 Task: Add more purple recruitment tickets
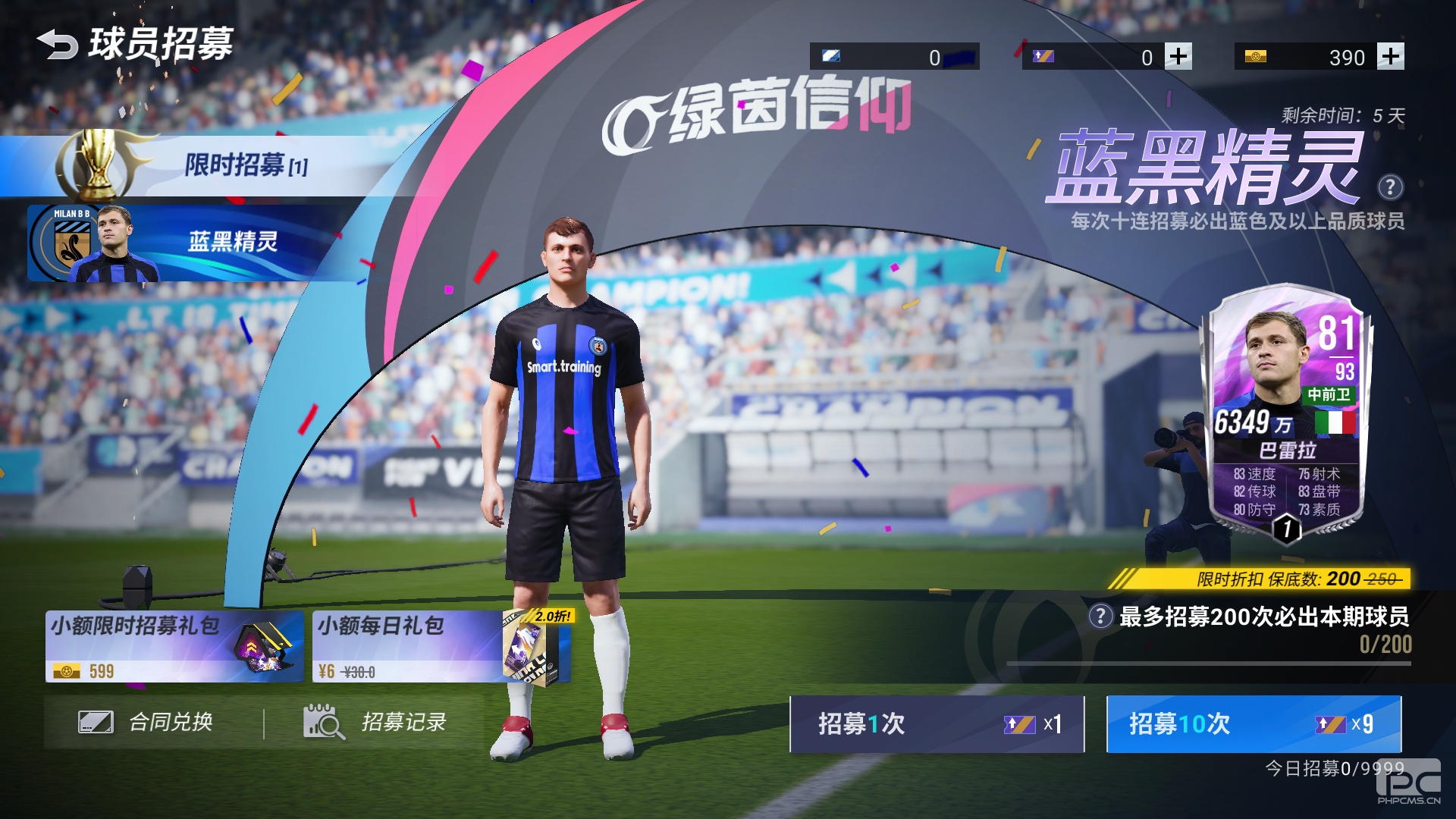point(1178,56)
